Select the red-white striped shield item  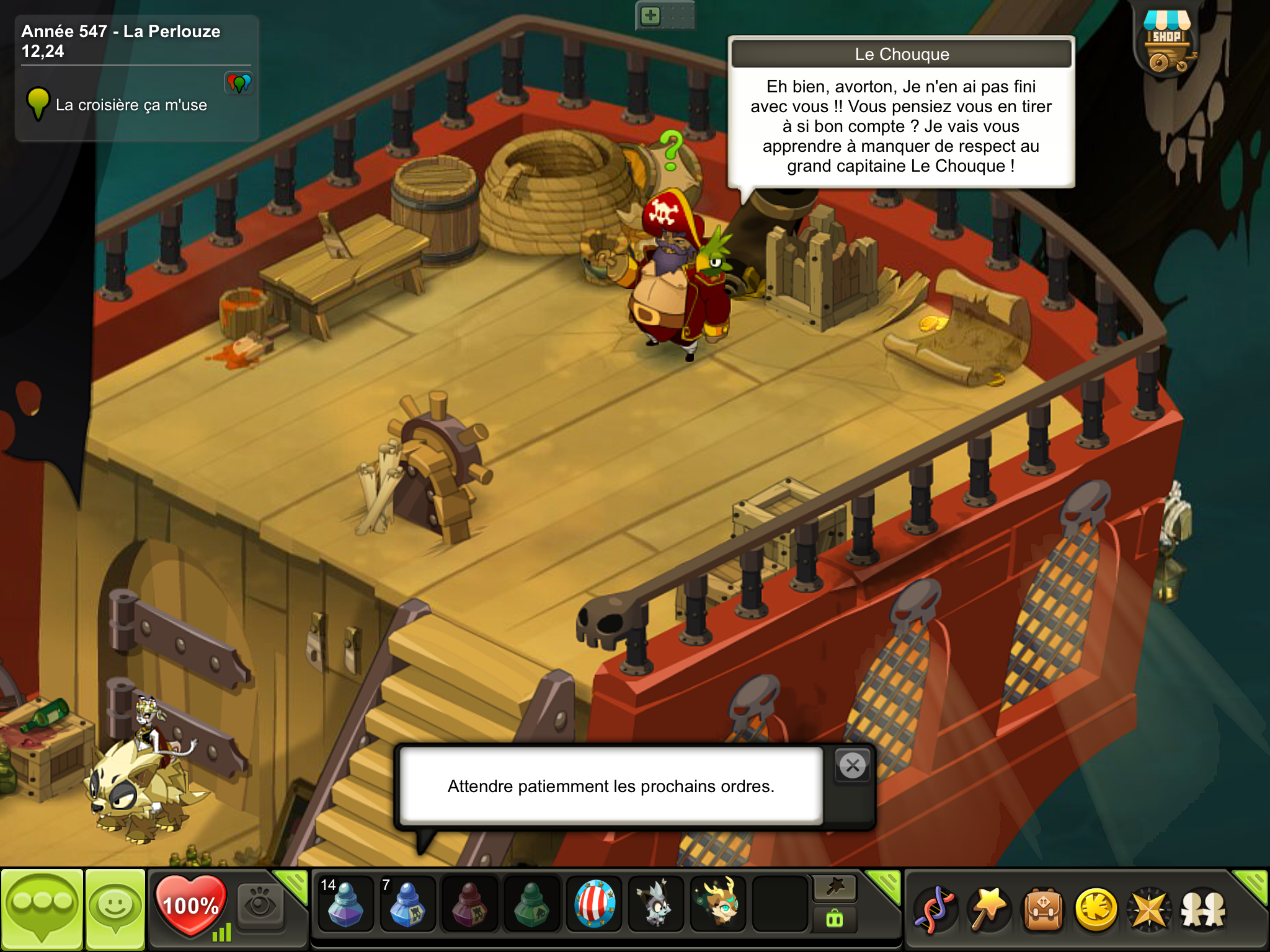(594, 905)
